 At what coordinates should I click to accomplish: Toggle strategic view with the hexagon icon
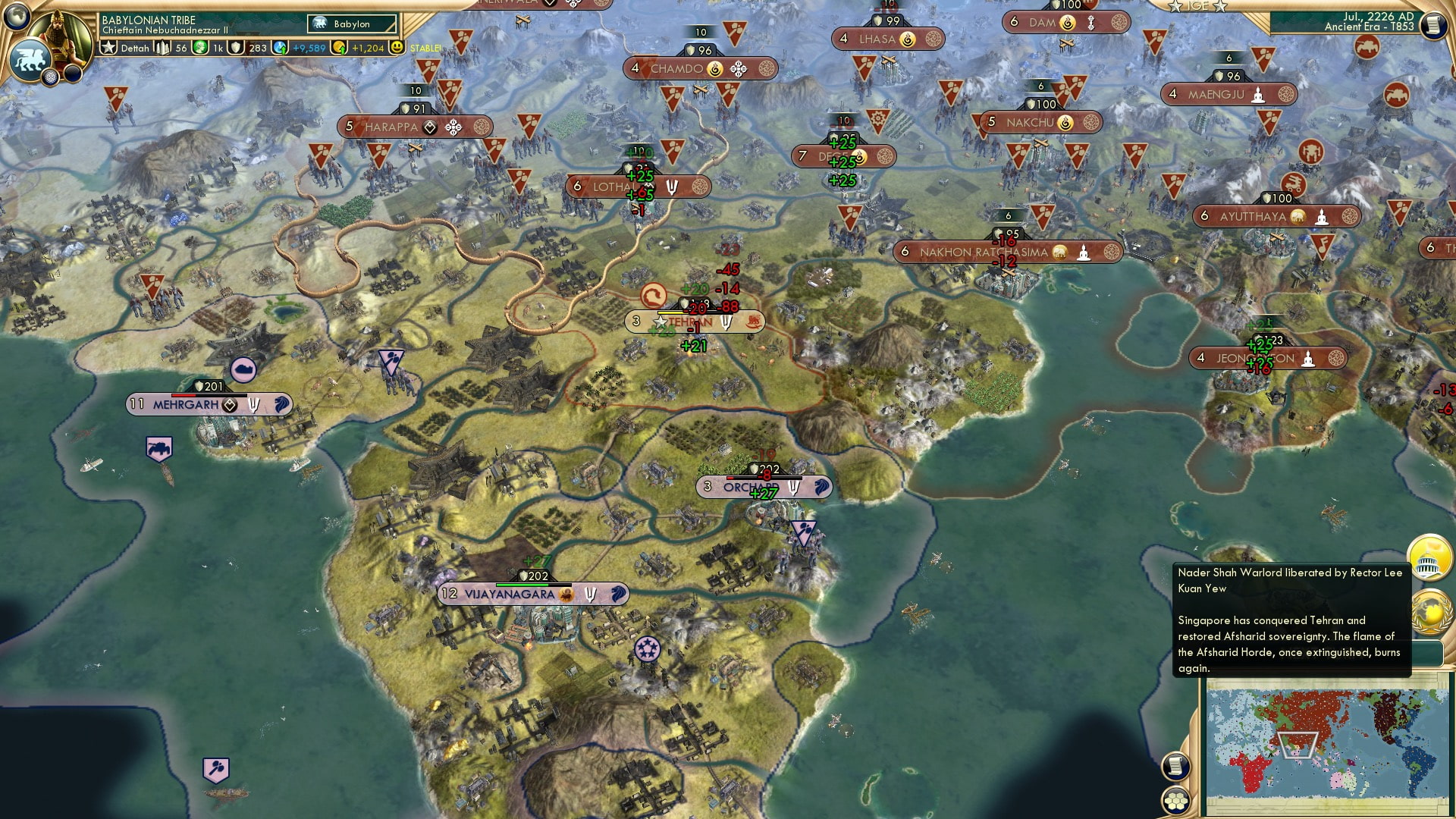[1175, 802]
